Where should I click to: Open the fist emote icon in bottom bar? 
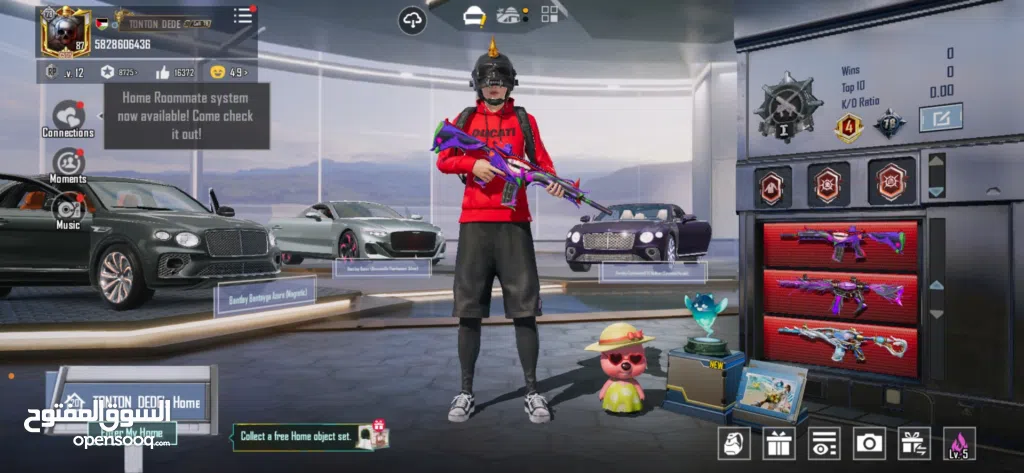732,442
